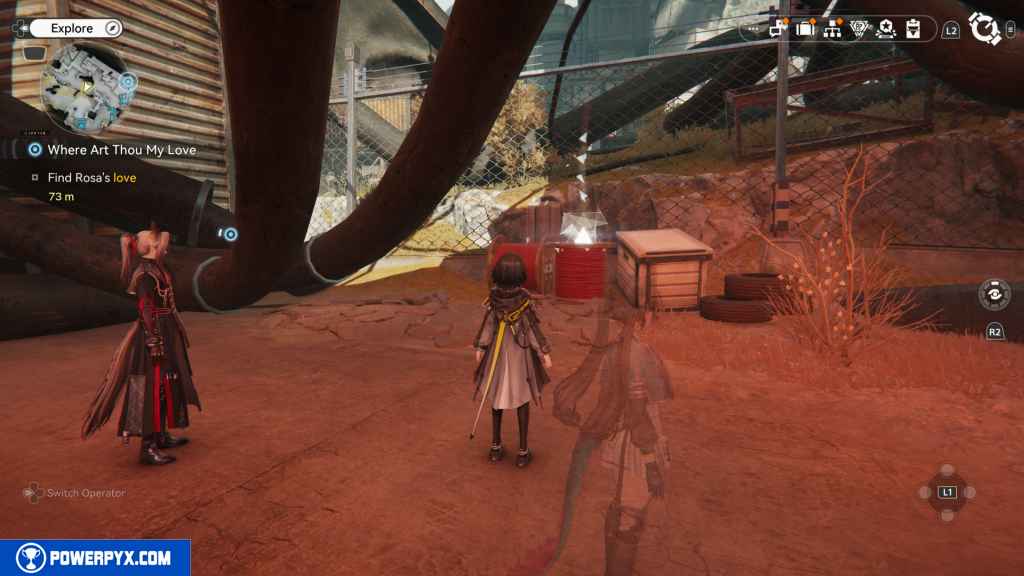The height and width of the screenshot is (576, 1024).
Task: Open the clipboard missions icon
Action: pos(912,29)
